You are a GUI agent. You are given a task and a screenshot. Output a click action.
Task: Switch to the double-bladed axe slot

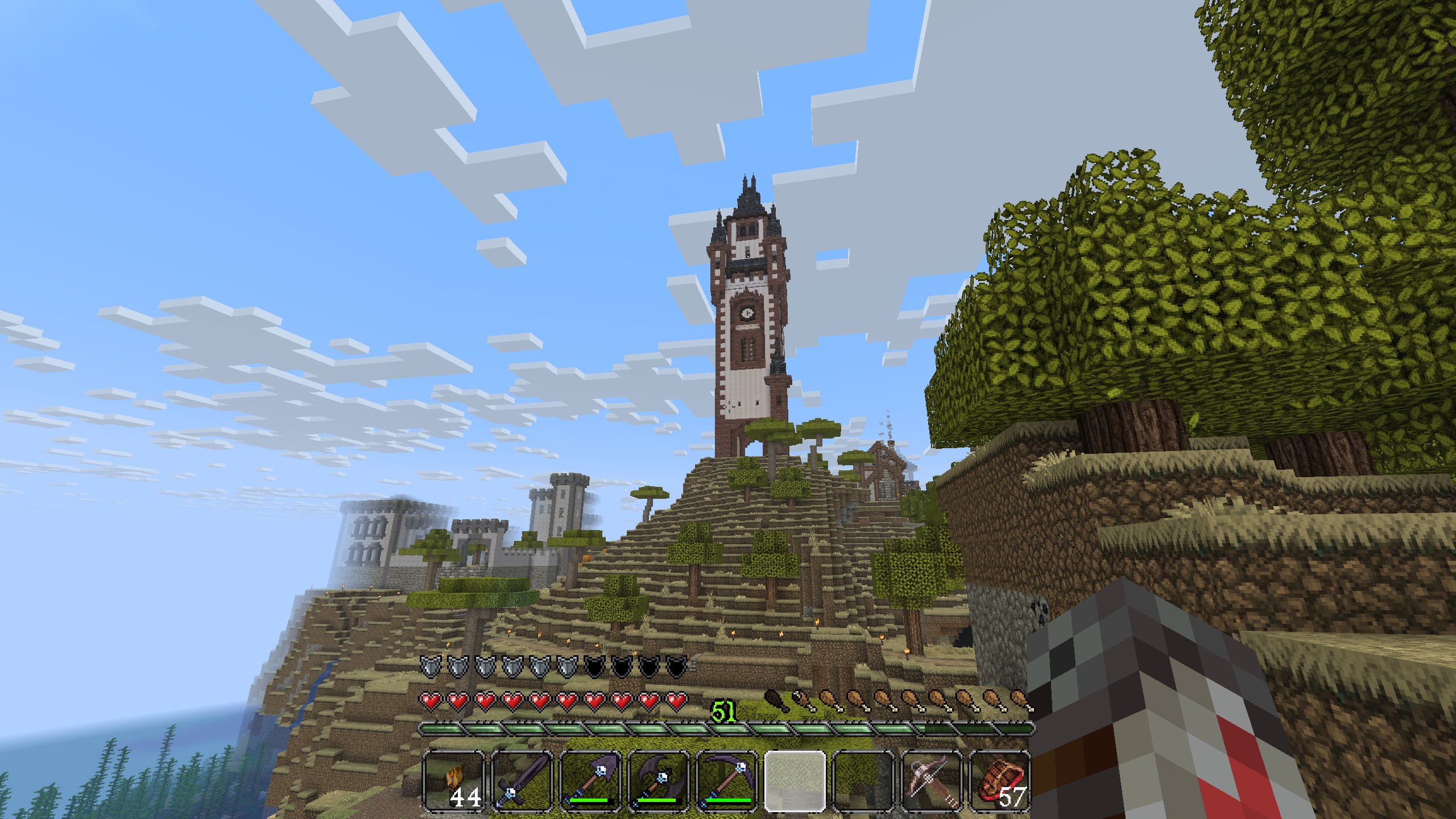click(659, 780)
